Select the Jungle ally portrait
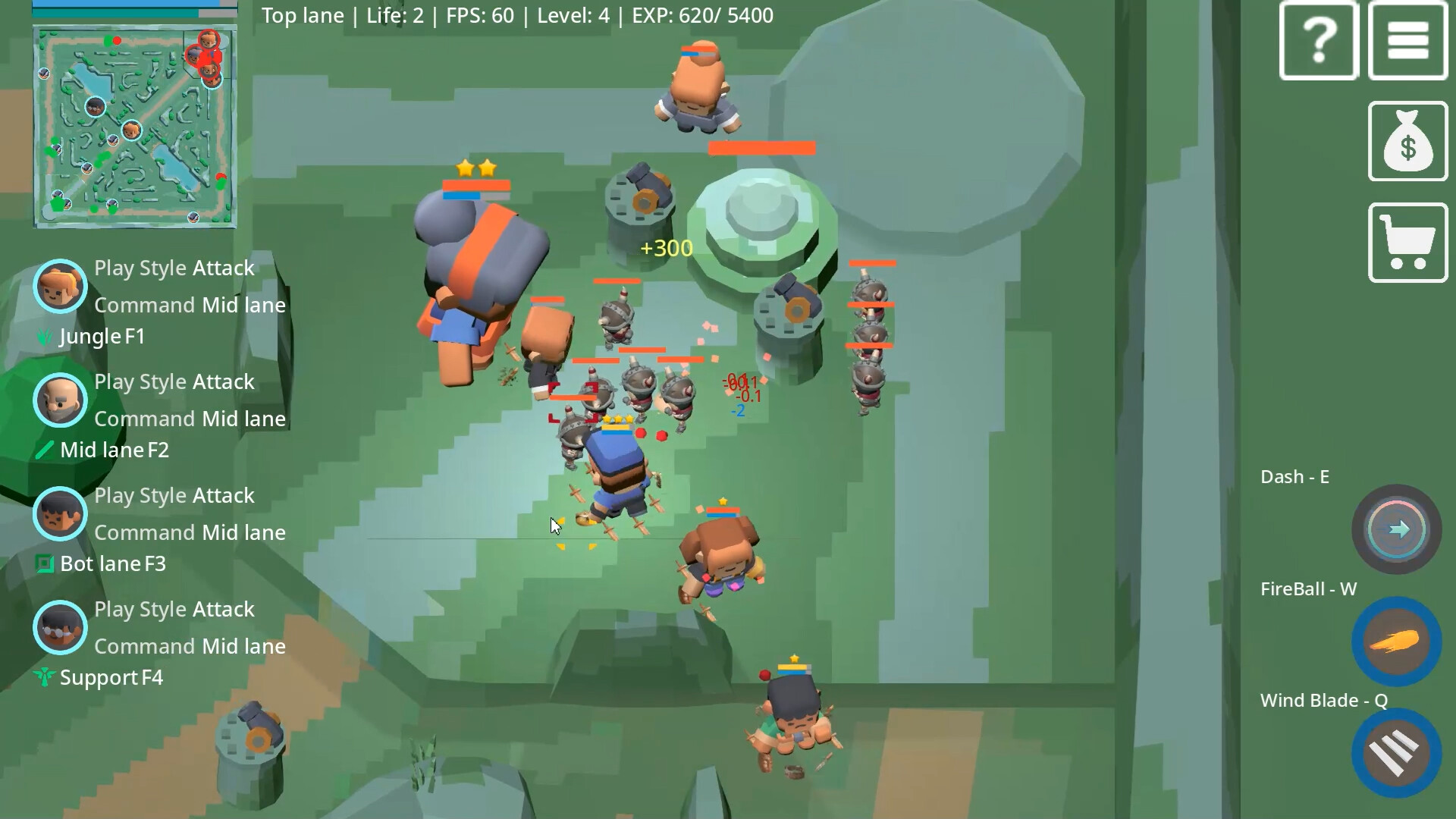This screenshot has width=1456, height=819. coord(60,286)
